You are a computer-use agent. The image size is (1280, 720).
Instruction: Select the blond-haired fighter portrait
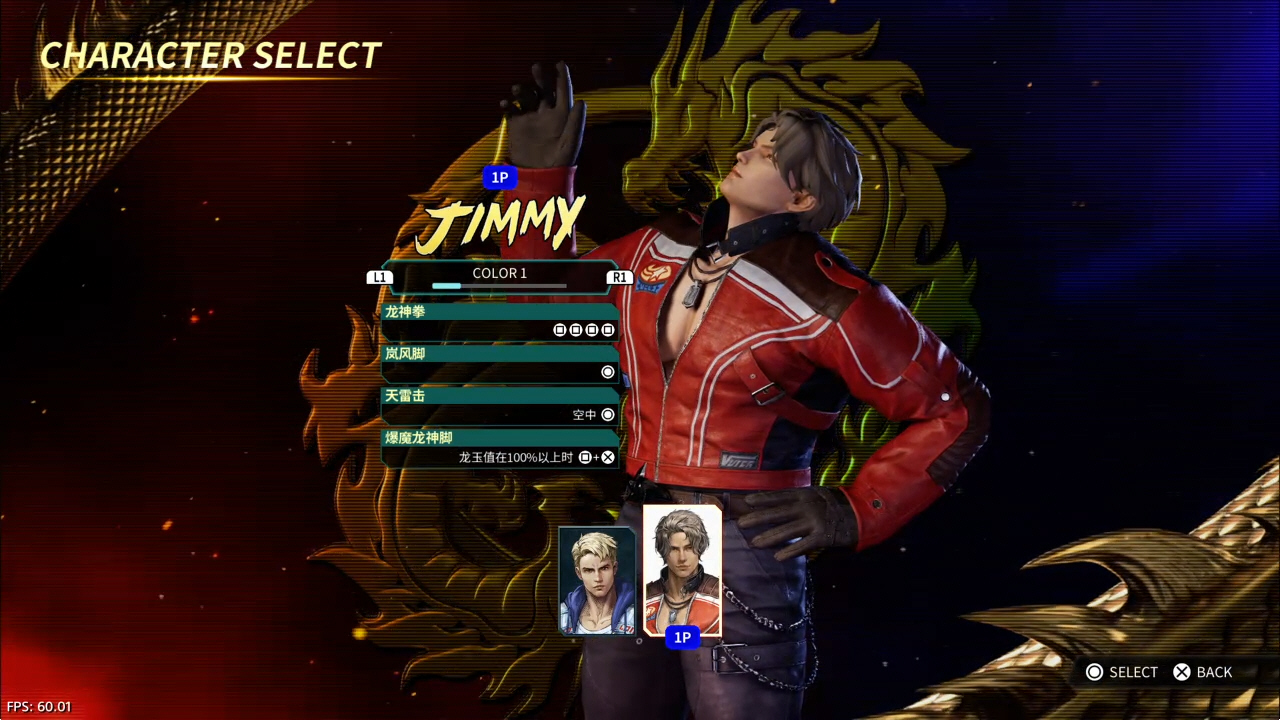pyautogui.click(x=597, y=580)
